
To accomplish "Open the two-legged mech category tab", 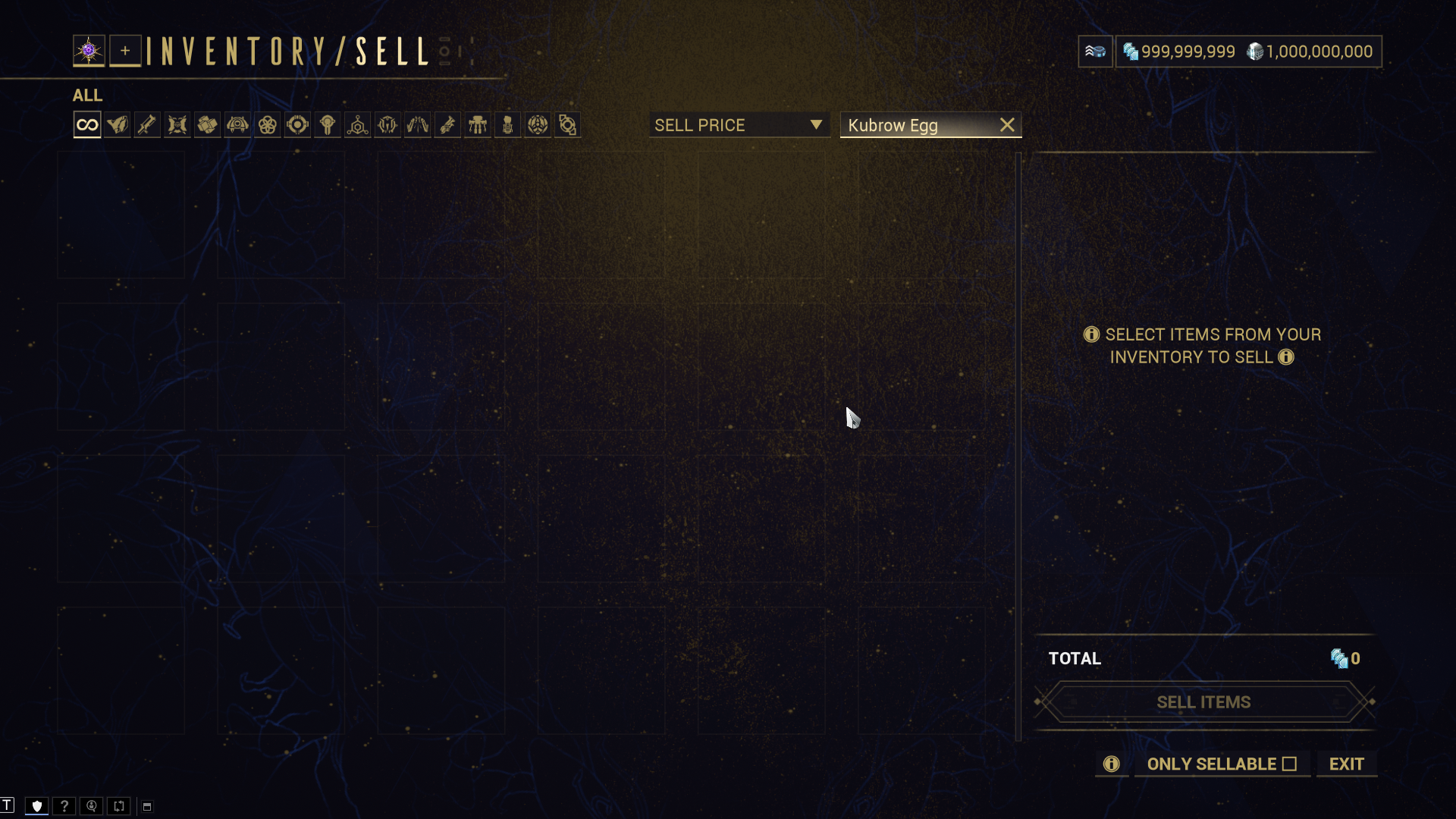I will (x=478, y=125).
